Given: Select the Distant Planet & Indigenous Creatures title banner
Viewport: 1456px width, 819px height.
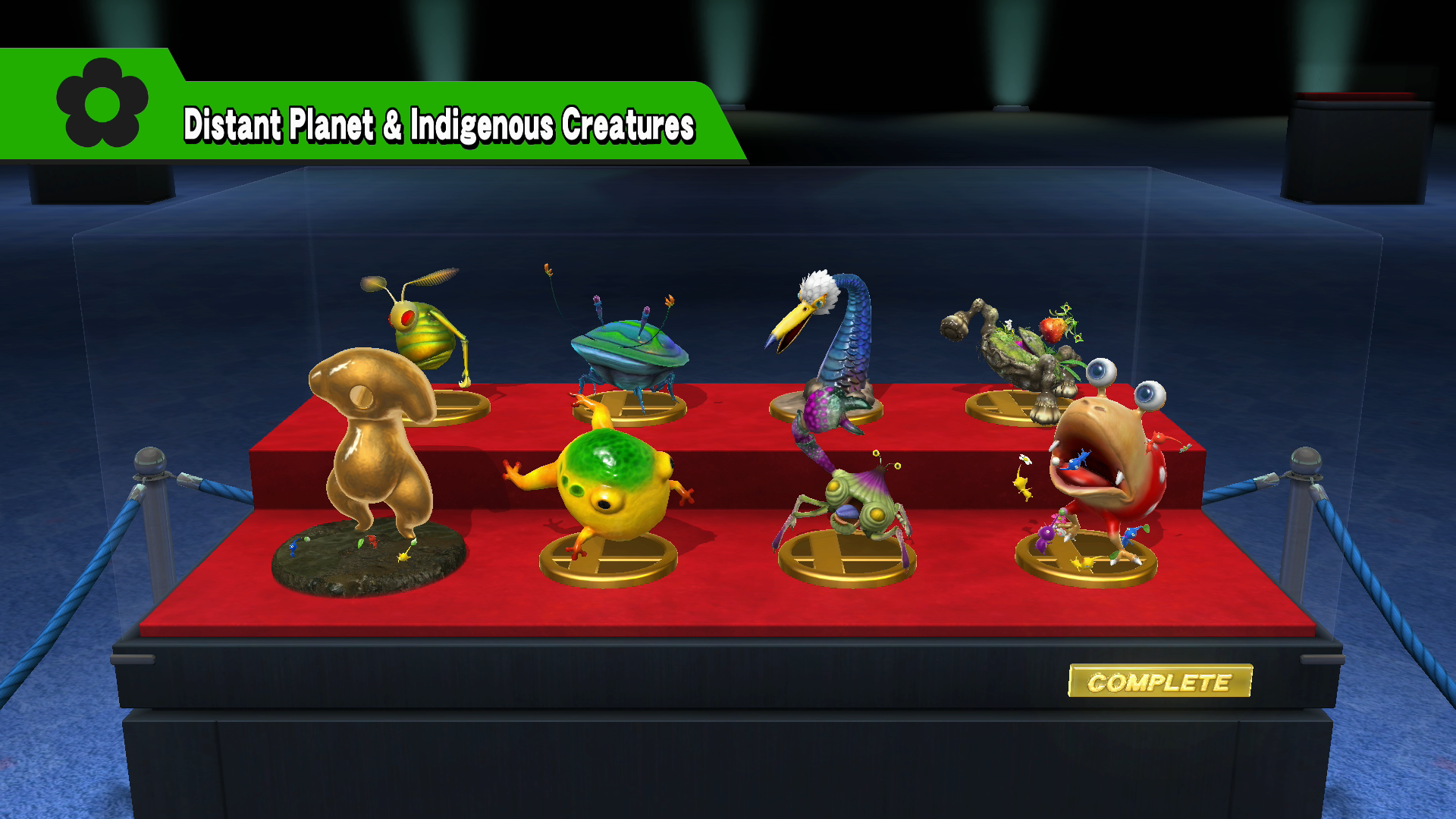Looking at the screenshot, I should click(x=438, y=125).
